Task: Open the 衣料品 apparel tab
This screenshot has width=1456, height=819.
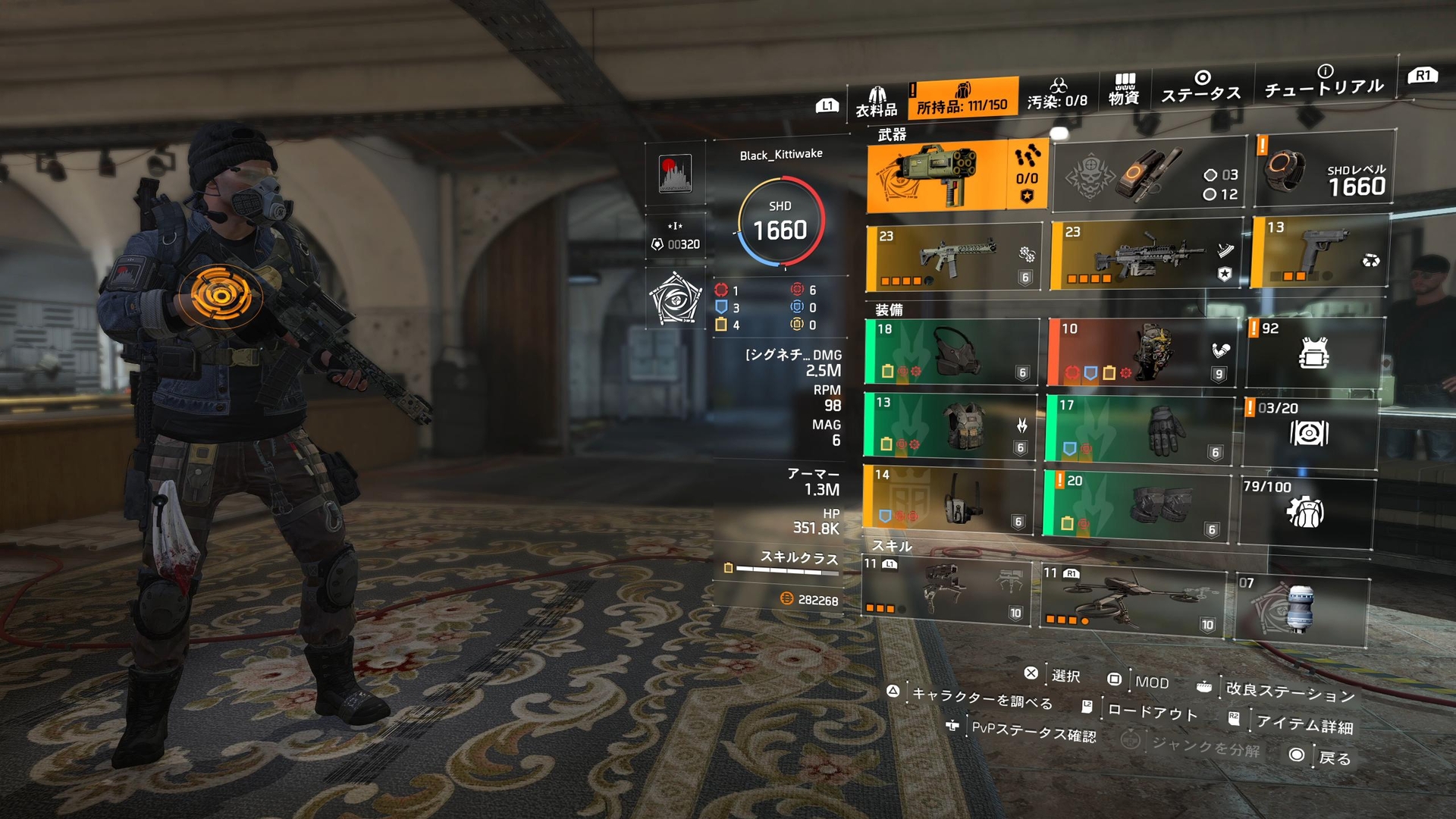Action: point(877,102)
